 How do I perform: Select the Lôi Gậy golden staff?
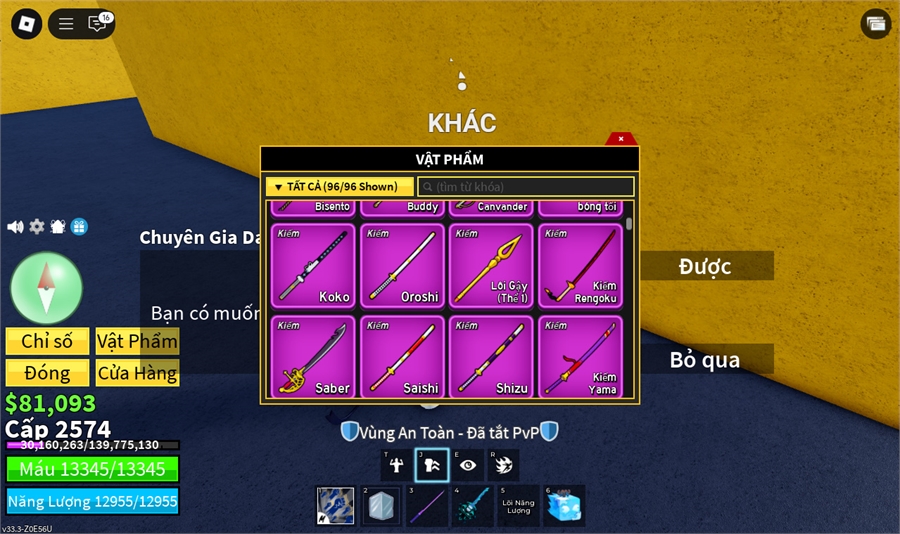491,265
